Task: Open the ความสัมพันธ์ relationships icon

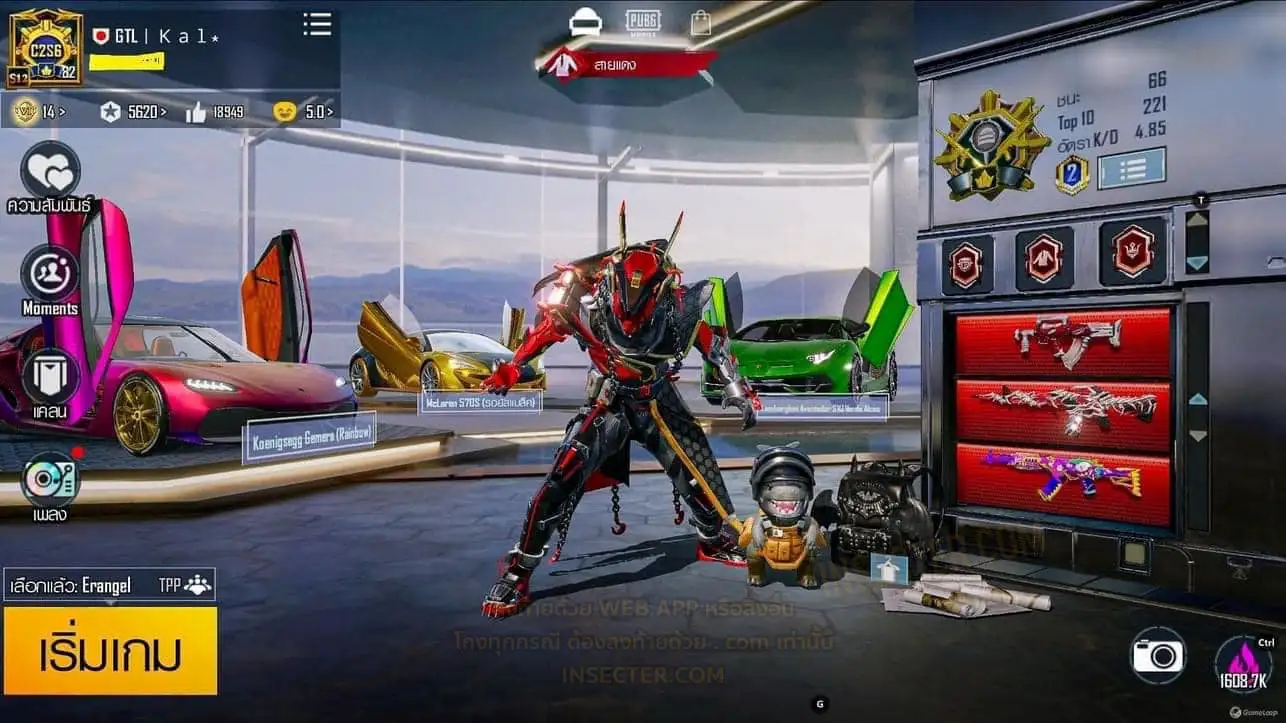Action: [x=50, y=172]
